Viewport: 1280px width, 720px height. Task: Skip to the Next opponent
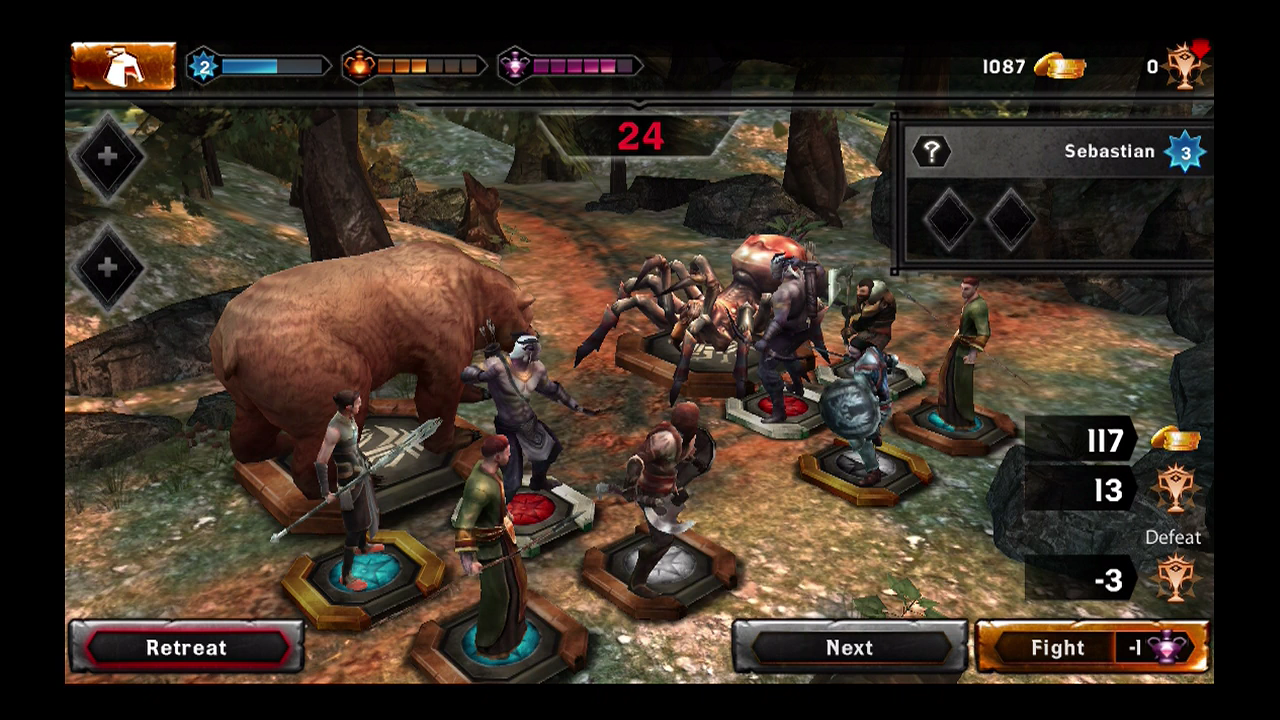tap(849, 647)
